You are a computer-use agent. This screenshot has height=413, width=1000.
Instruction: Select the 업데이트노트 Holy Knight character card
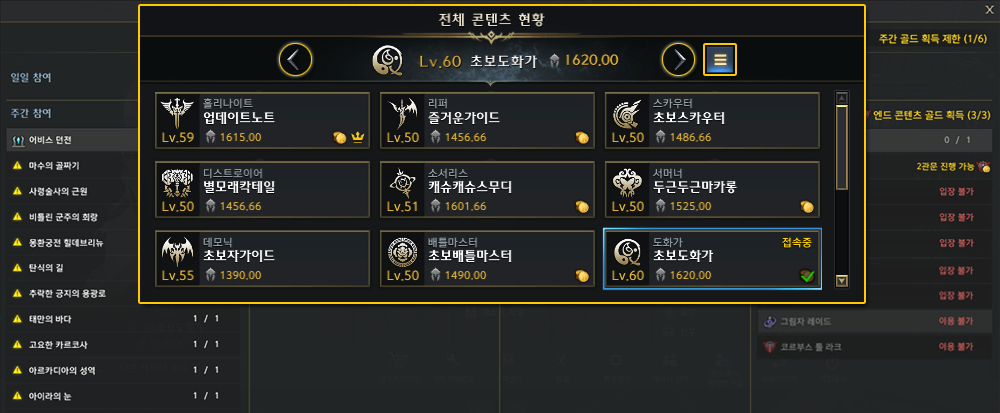[x=263, y=120]
